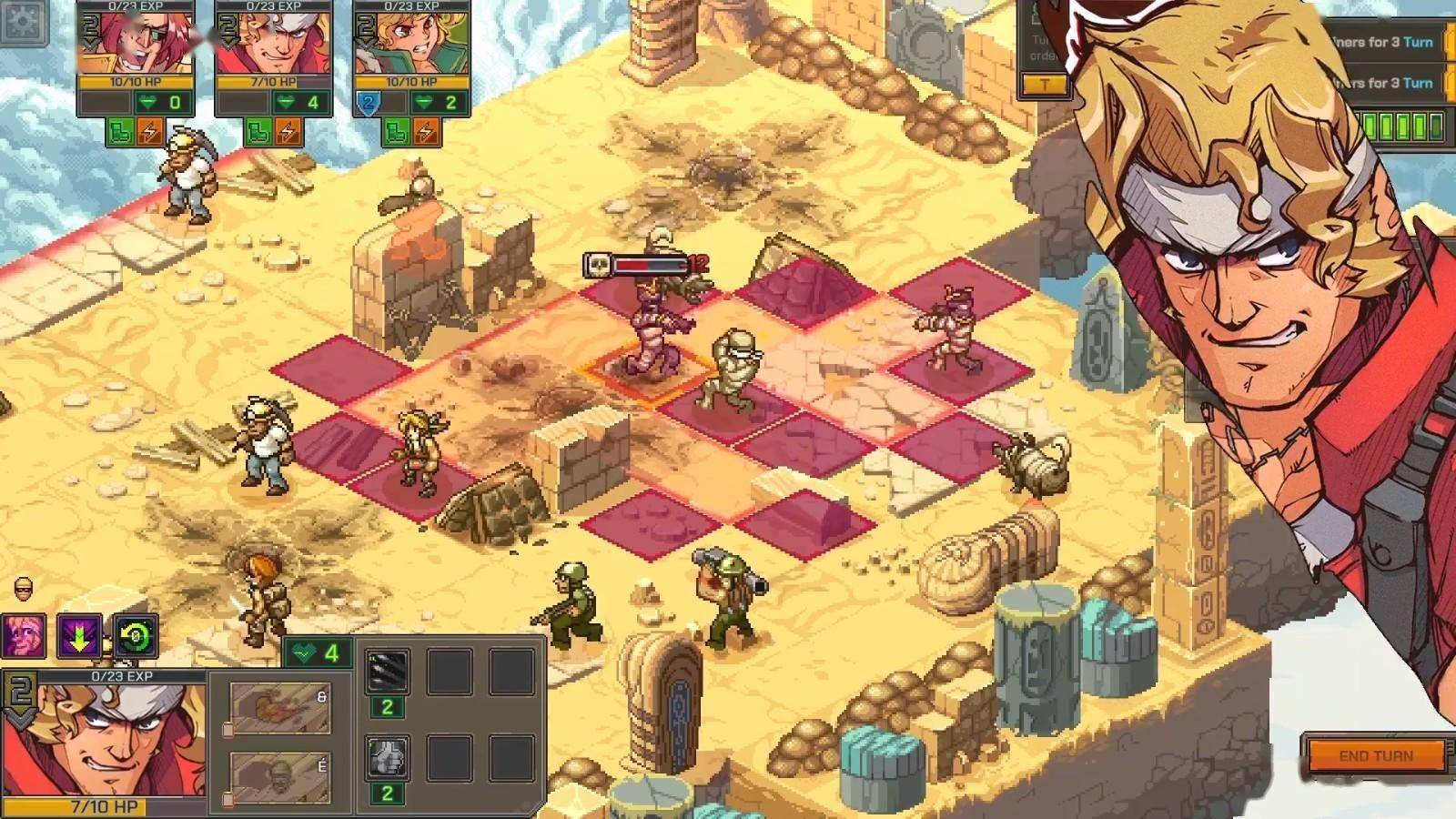
Task: Select the thumbs-up skill slot
Action: [387, 758]
